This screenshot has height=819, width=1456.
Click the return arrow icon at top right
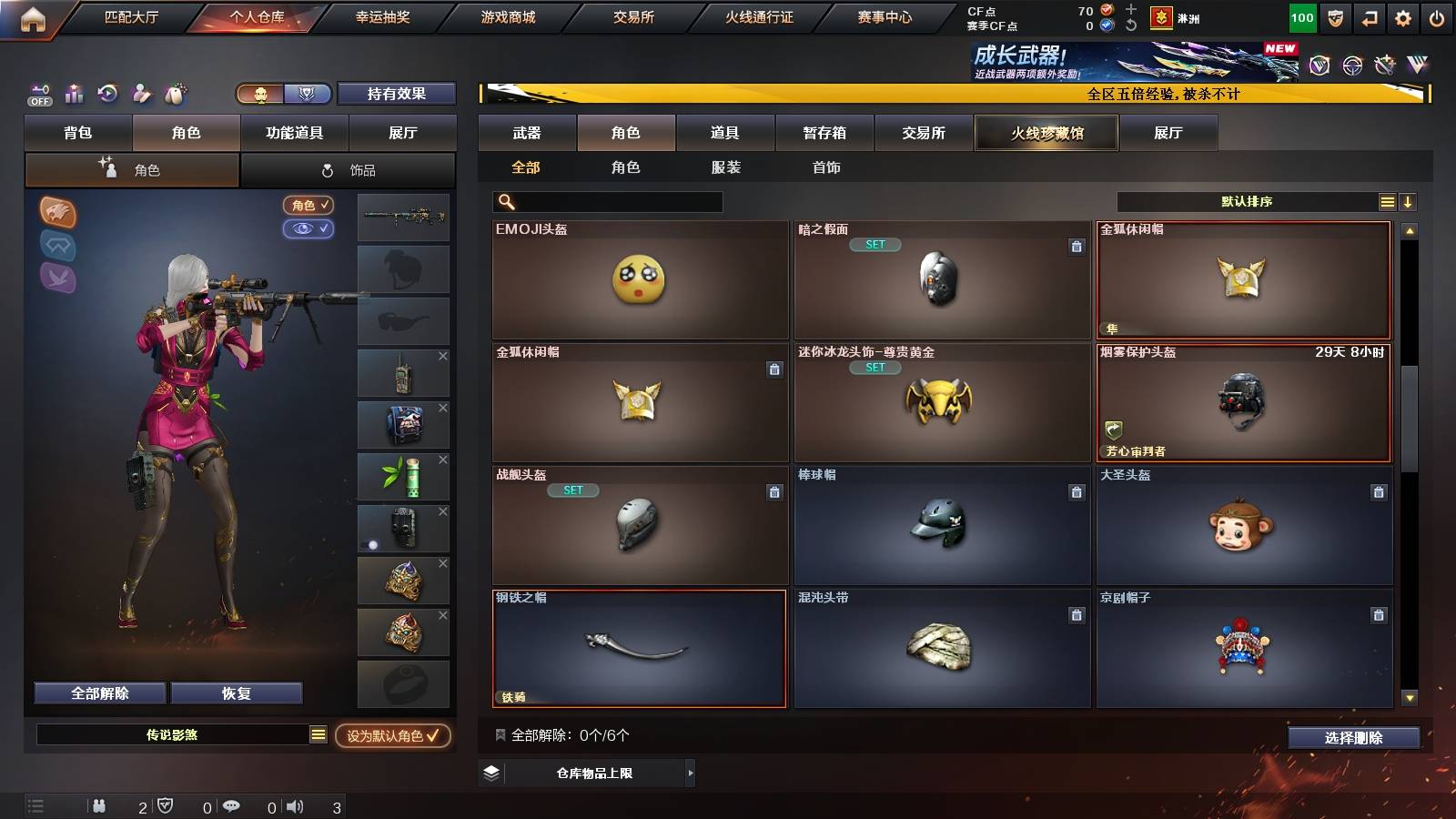click(1370, 18)
